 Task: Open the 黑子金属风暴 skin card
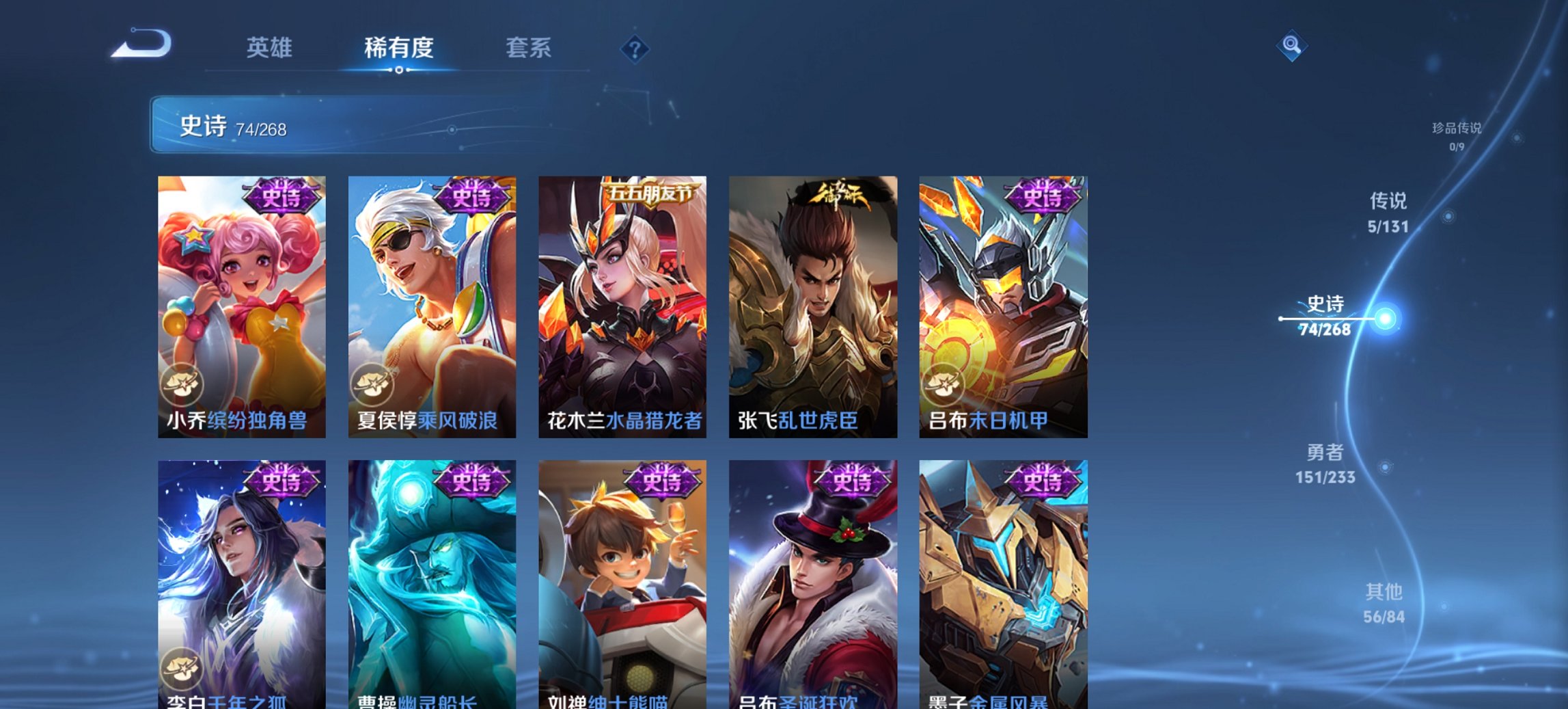1004,581
